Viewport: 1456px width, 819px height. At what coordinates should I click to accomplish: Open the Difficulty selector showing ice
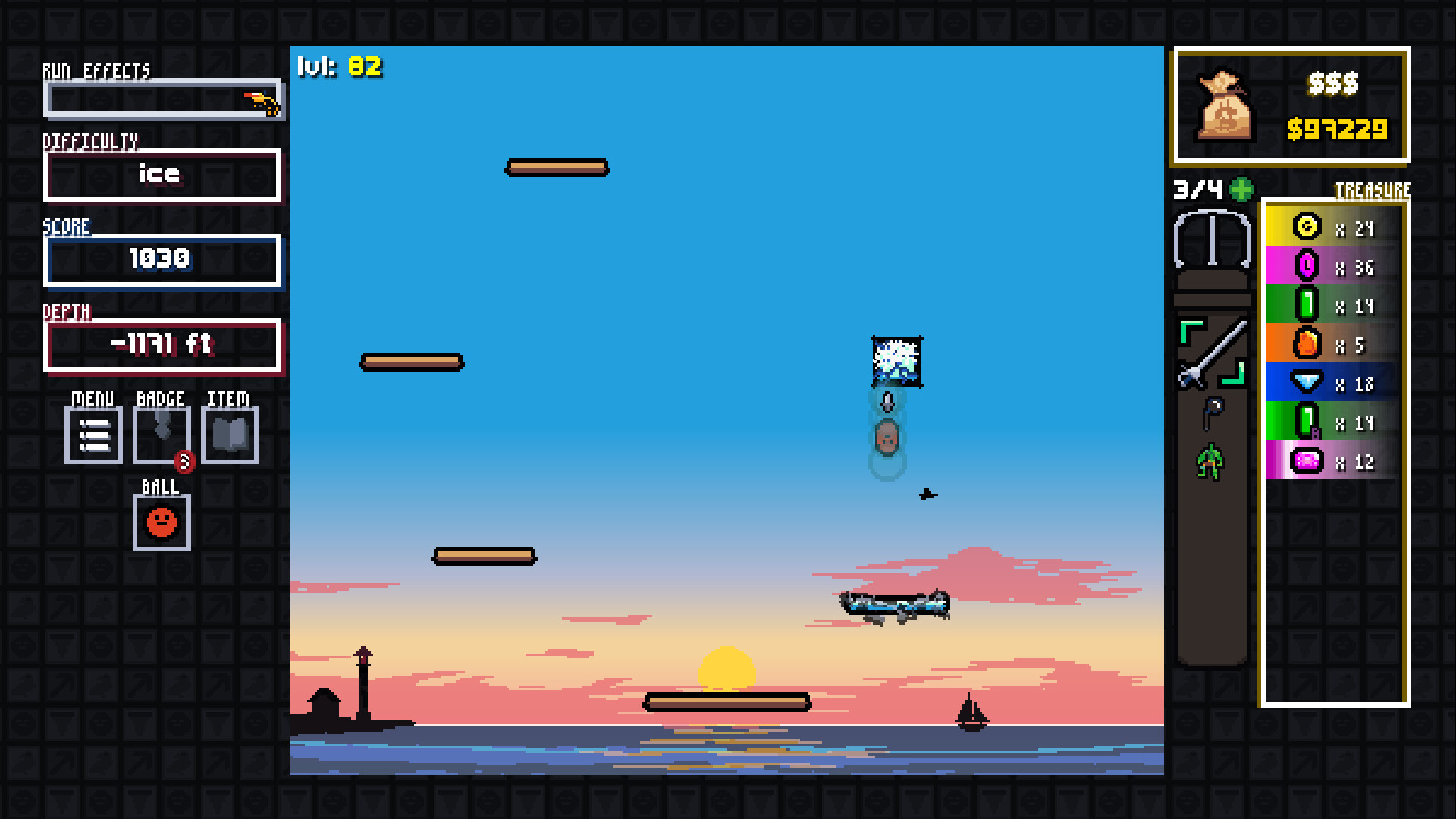coord(162,174)
